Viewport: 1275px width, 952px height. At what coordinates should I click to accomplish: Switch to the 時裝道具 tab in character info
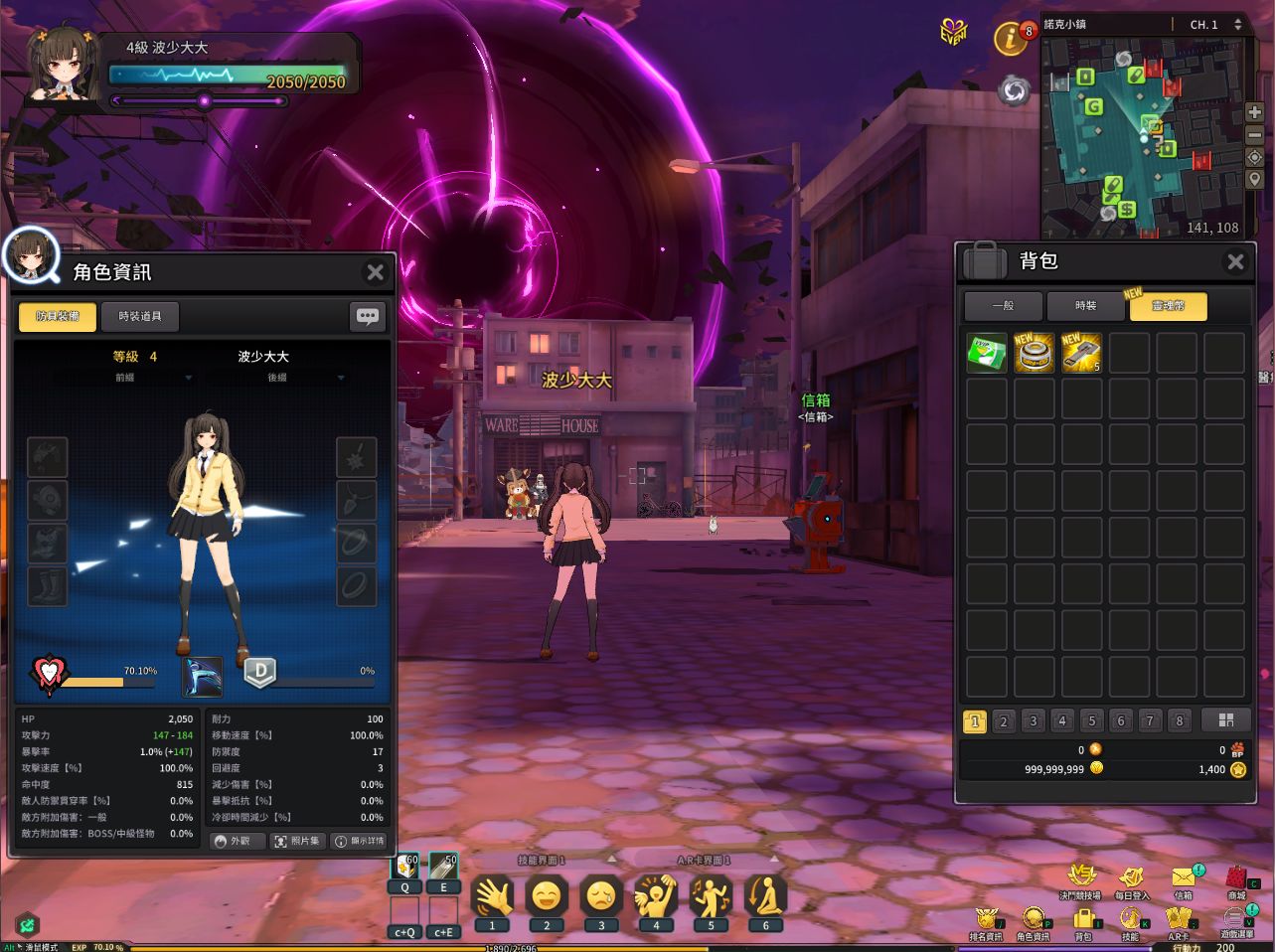pyautogui.click(x=139, y=316)
